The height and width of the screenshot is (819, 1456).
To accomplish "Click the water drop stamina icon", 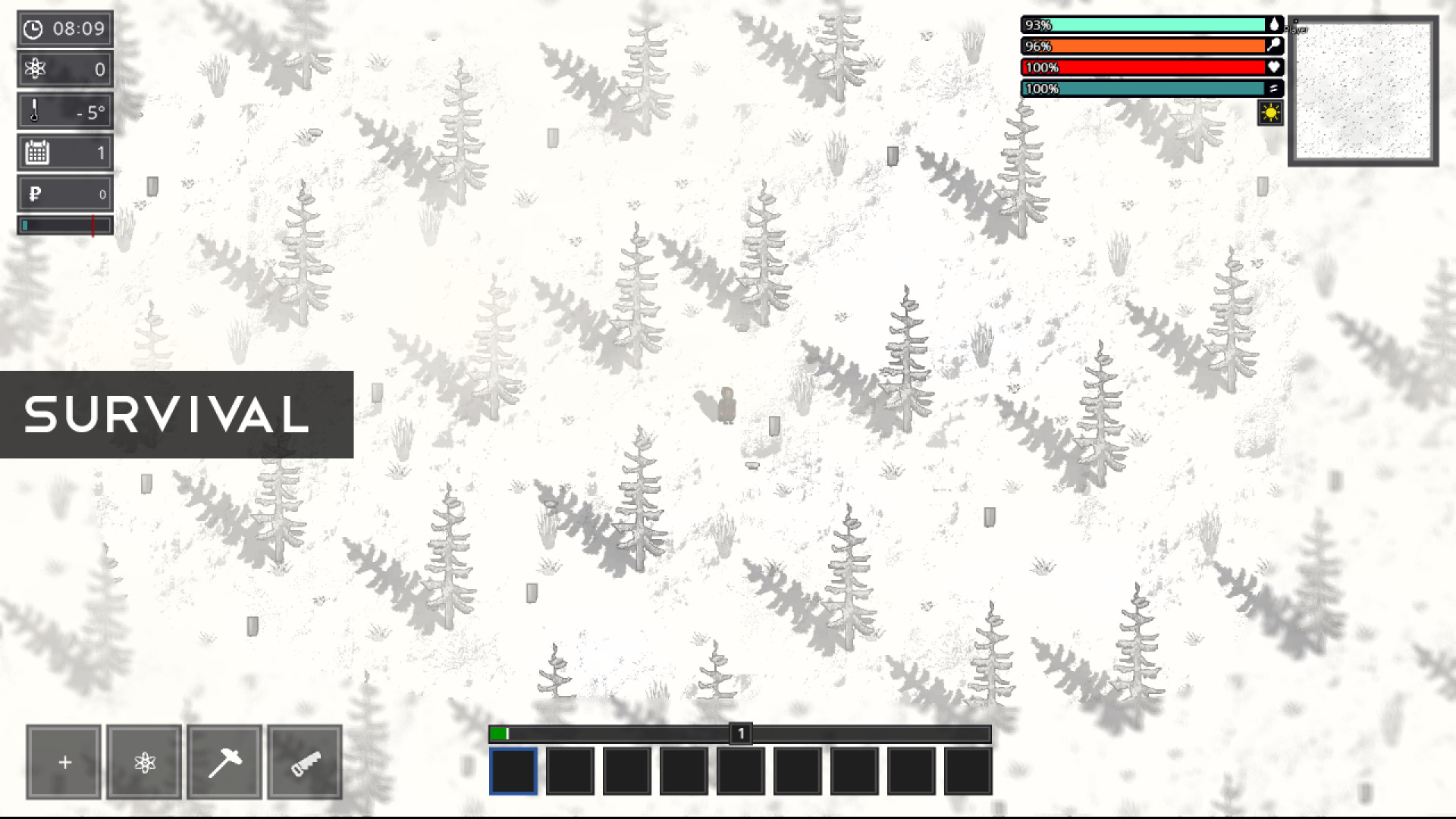I will tap(1276, 24).
